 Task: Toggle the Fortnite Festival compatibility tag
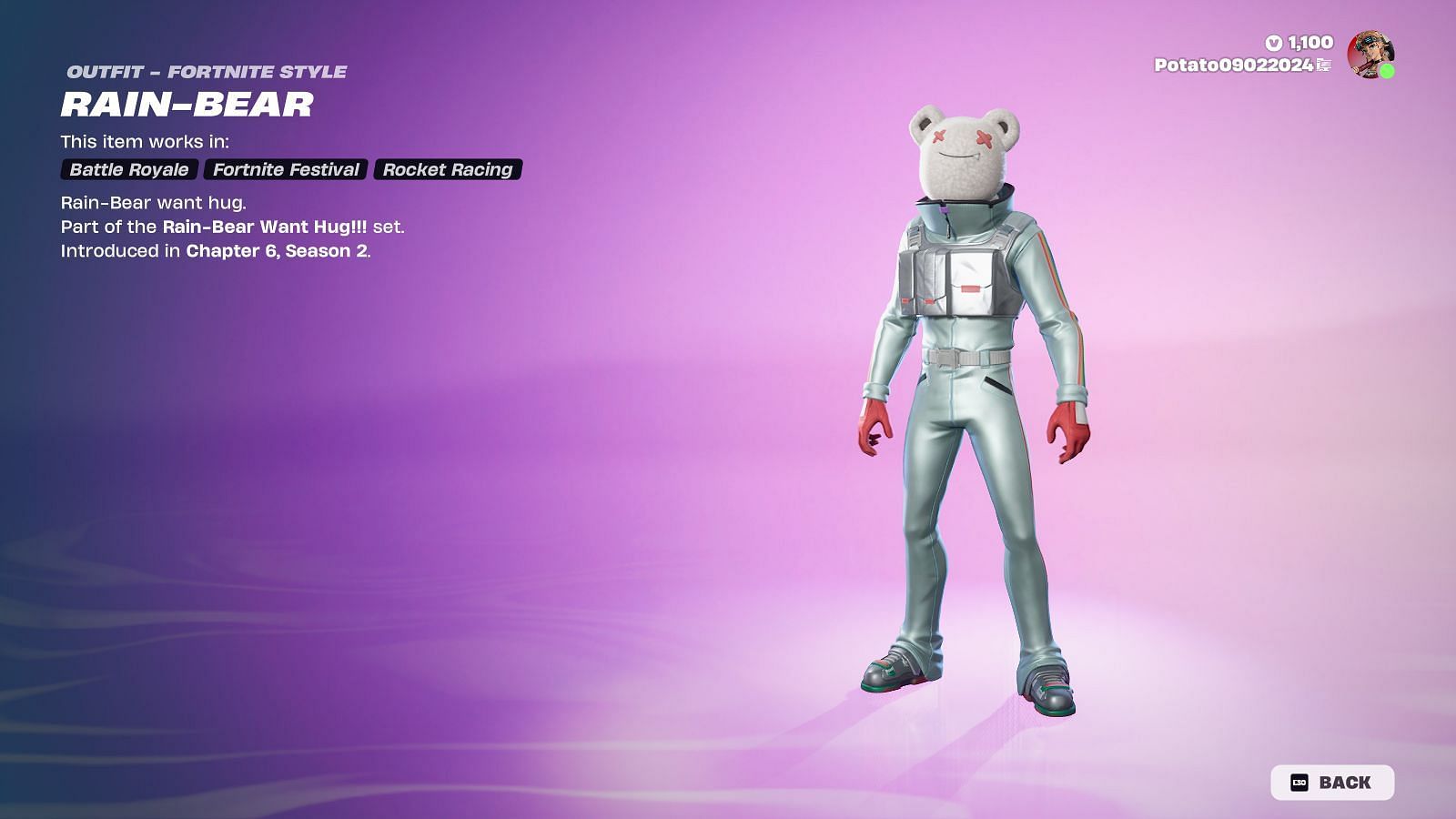point(286,168)
